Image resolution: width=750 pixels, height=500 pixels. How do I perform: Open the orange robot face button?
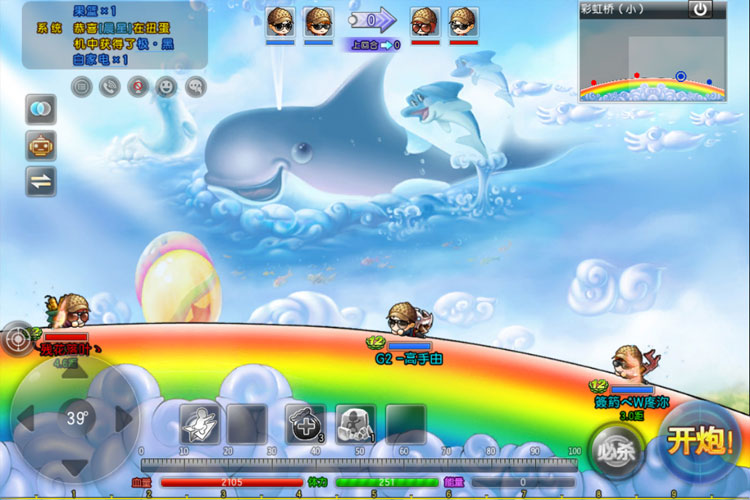[x=41, y=144]
